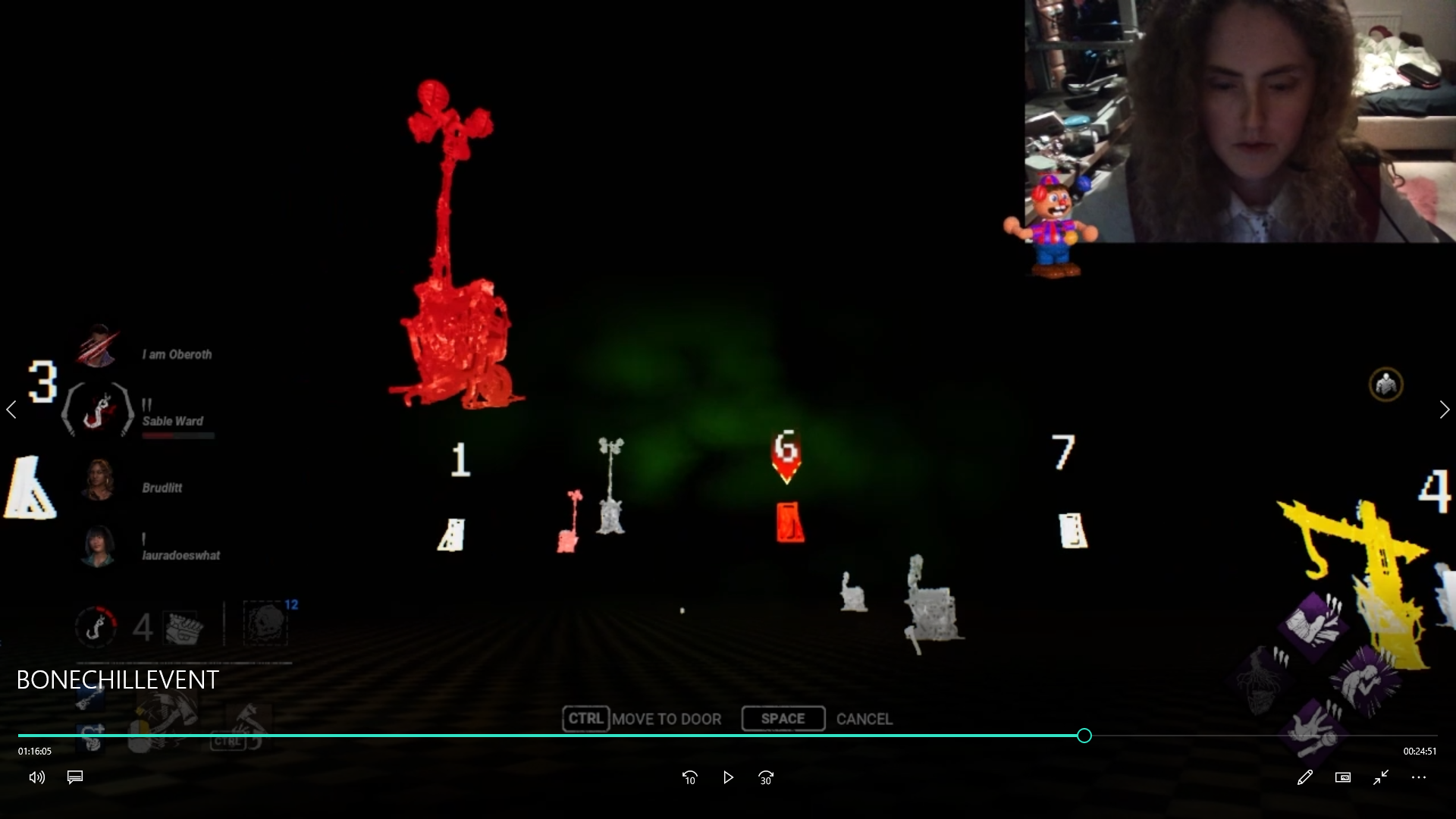Skip forward 30 seconds in the video

(766, 777)
